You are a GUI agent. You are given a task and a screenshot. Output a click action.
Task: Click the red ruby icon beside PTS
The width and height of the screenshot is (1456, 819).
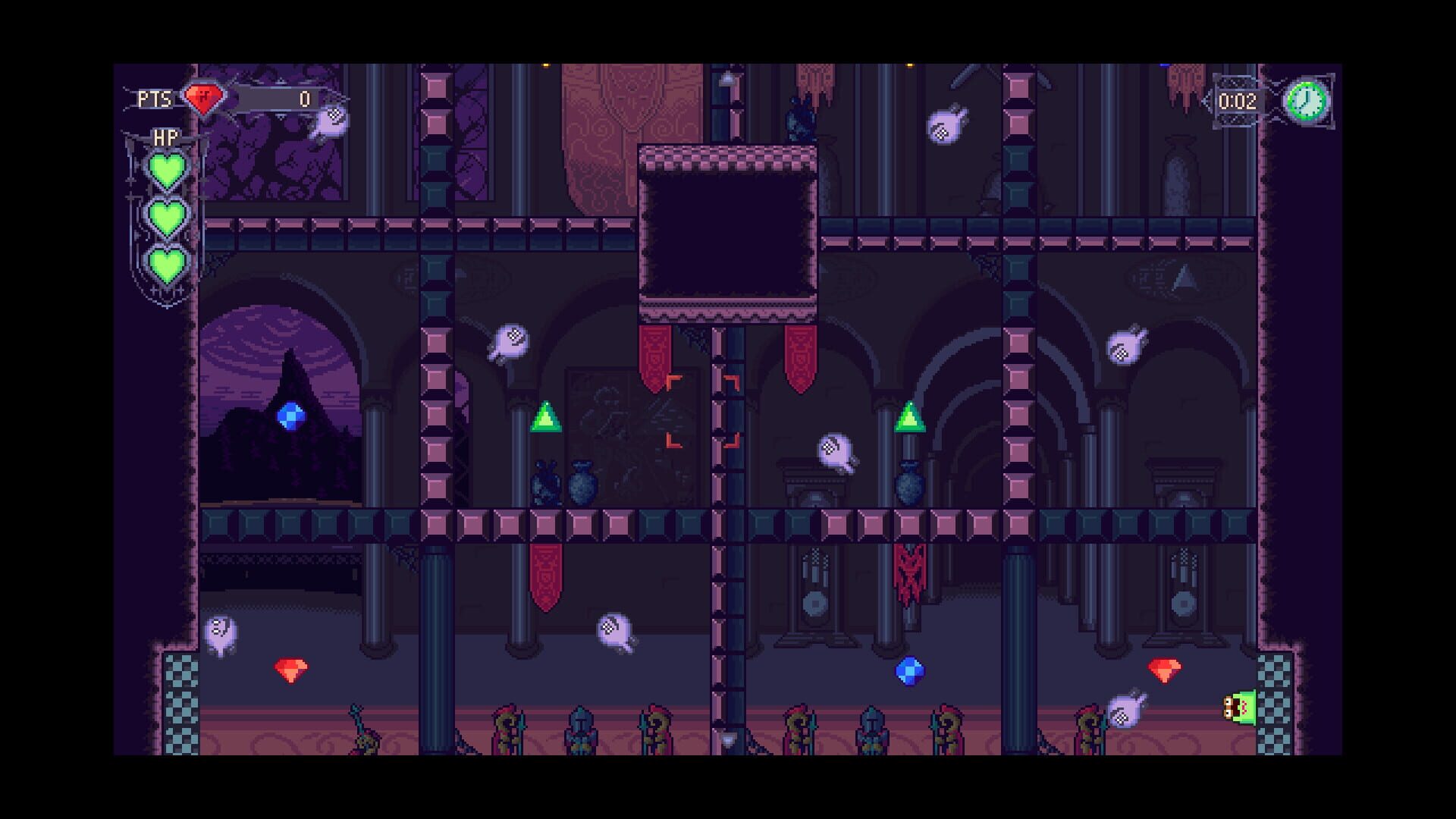pos(202,97)
